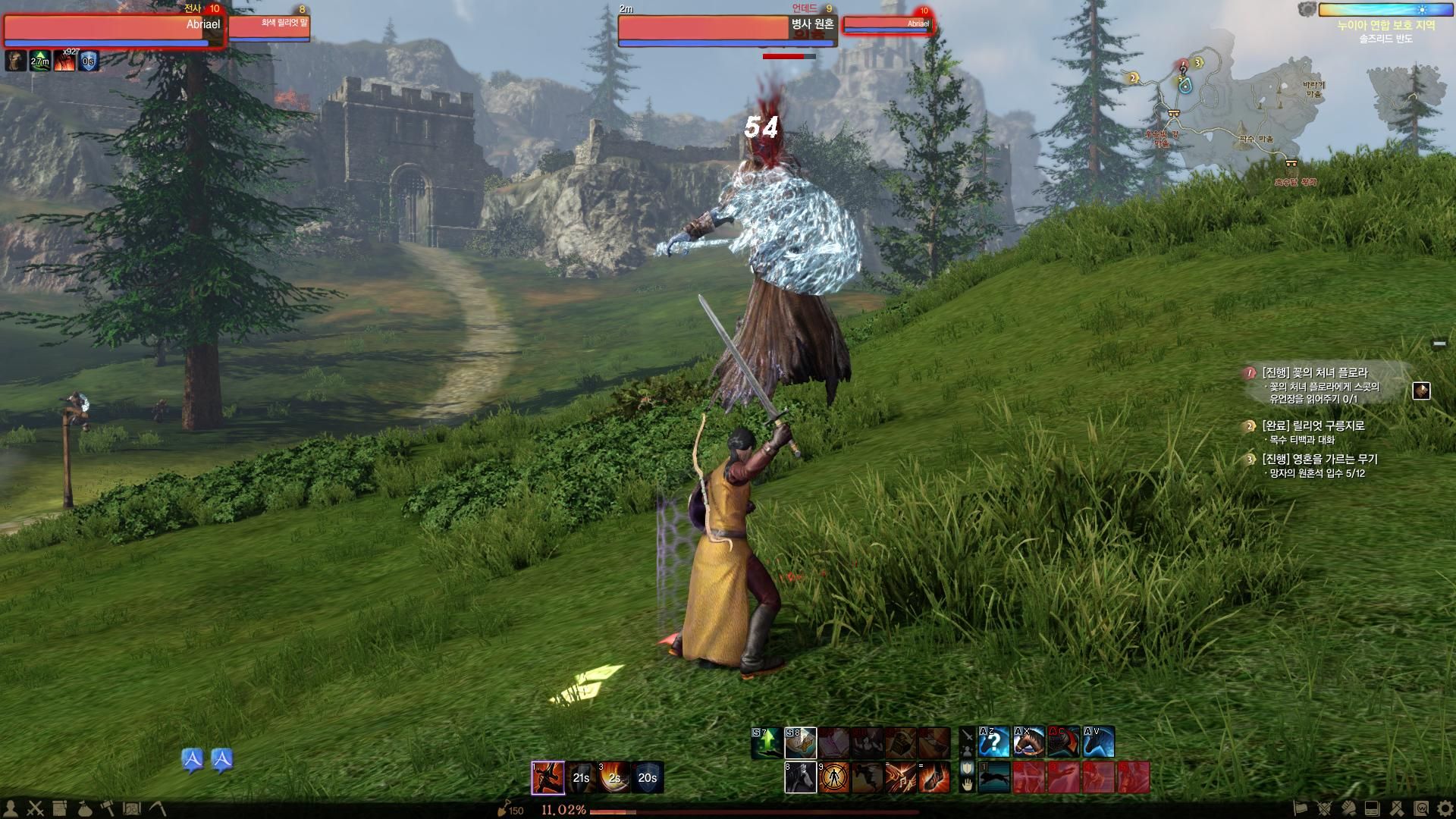
Task: Activate the slot 9 orange target-figure skill
Action: tap(833, 778)
